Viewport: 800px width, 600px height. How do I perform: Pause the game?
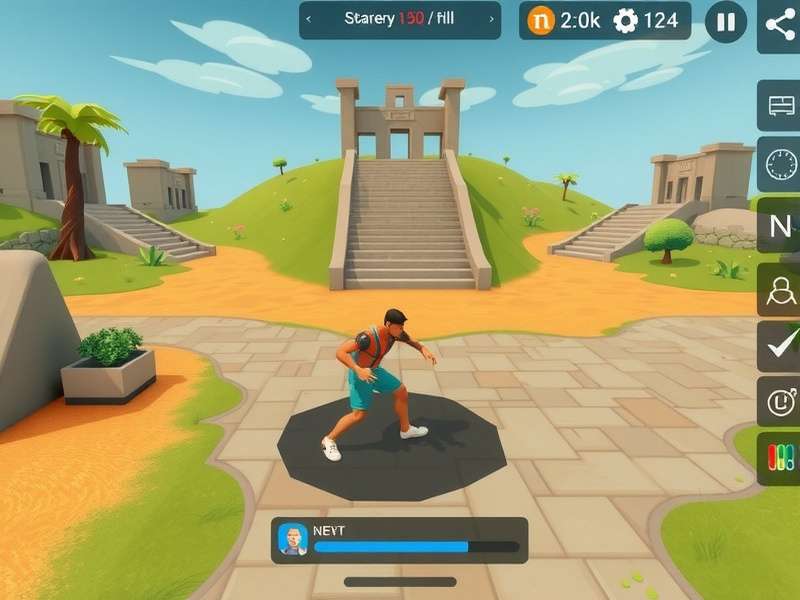pyautogui.click(x=726, y=21)
